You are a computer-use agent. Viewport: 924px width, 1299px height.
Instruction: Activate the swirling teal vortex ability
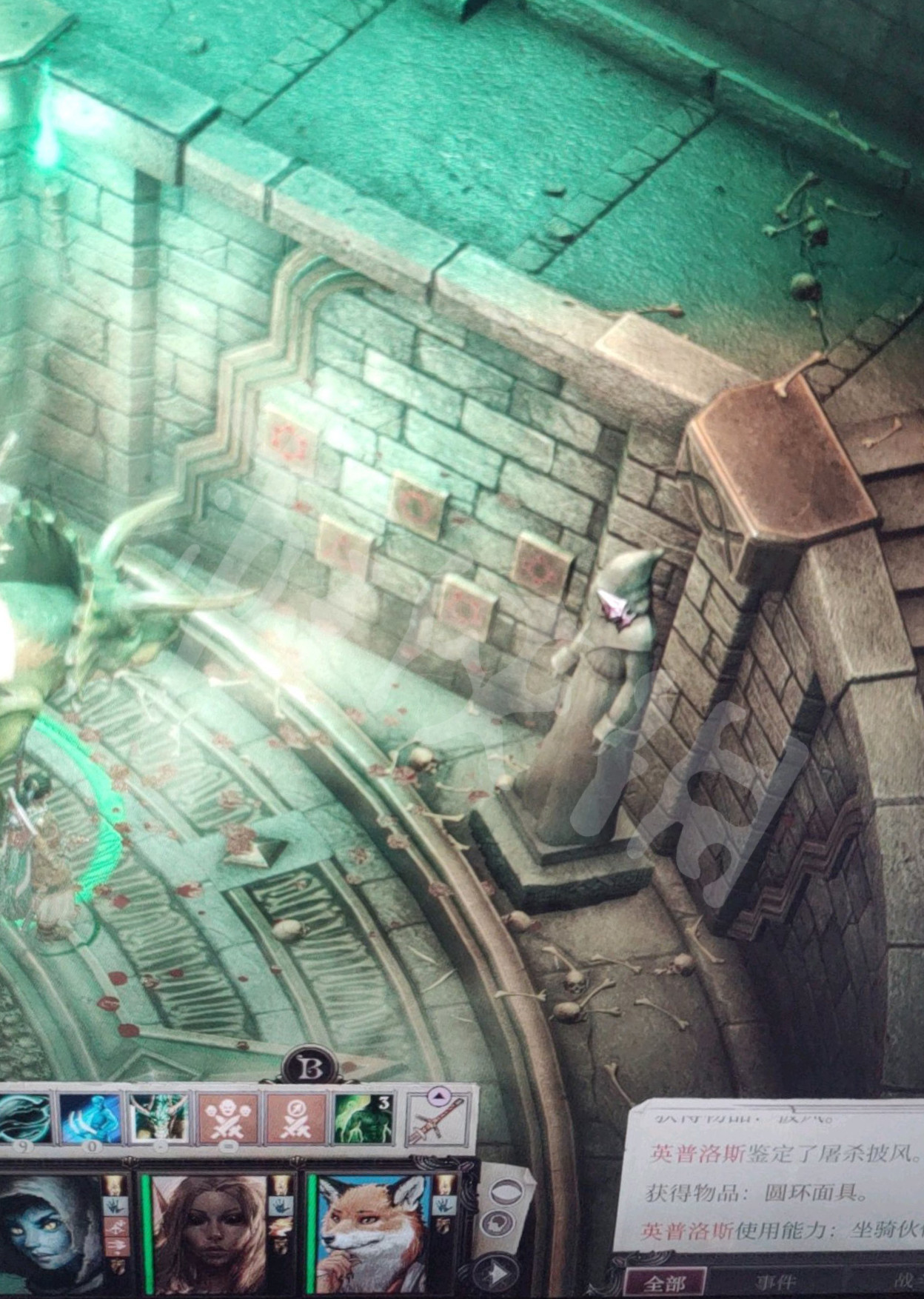[24, 1118]
